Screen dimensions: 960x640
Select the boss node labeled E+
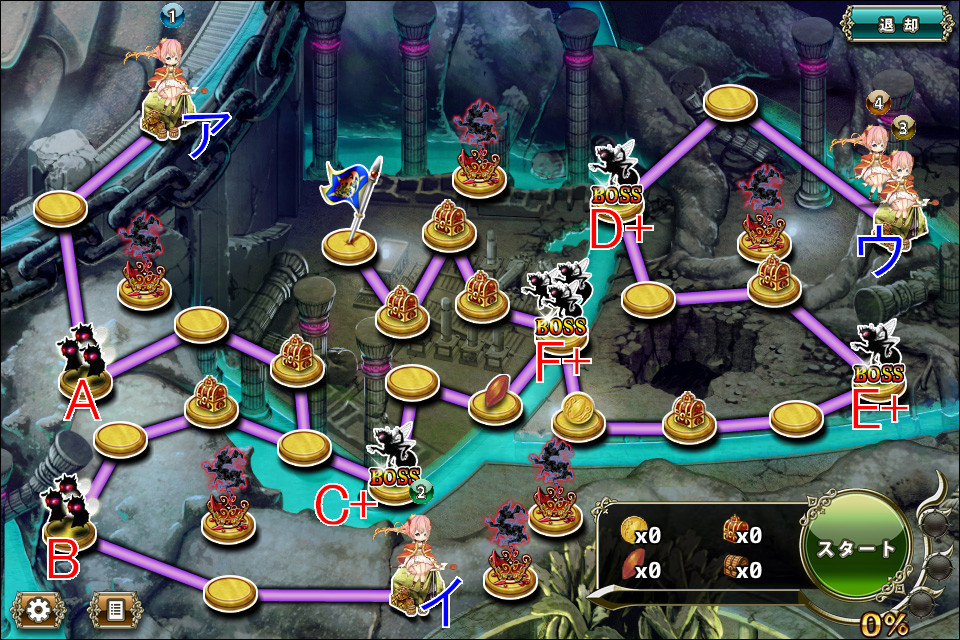(x=877, y=360)
